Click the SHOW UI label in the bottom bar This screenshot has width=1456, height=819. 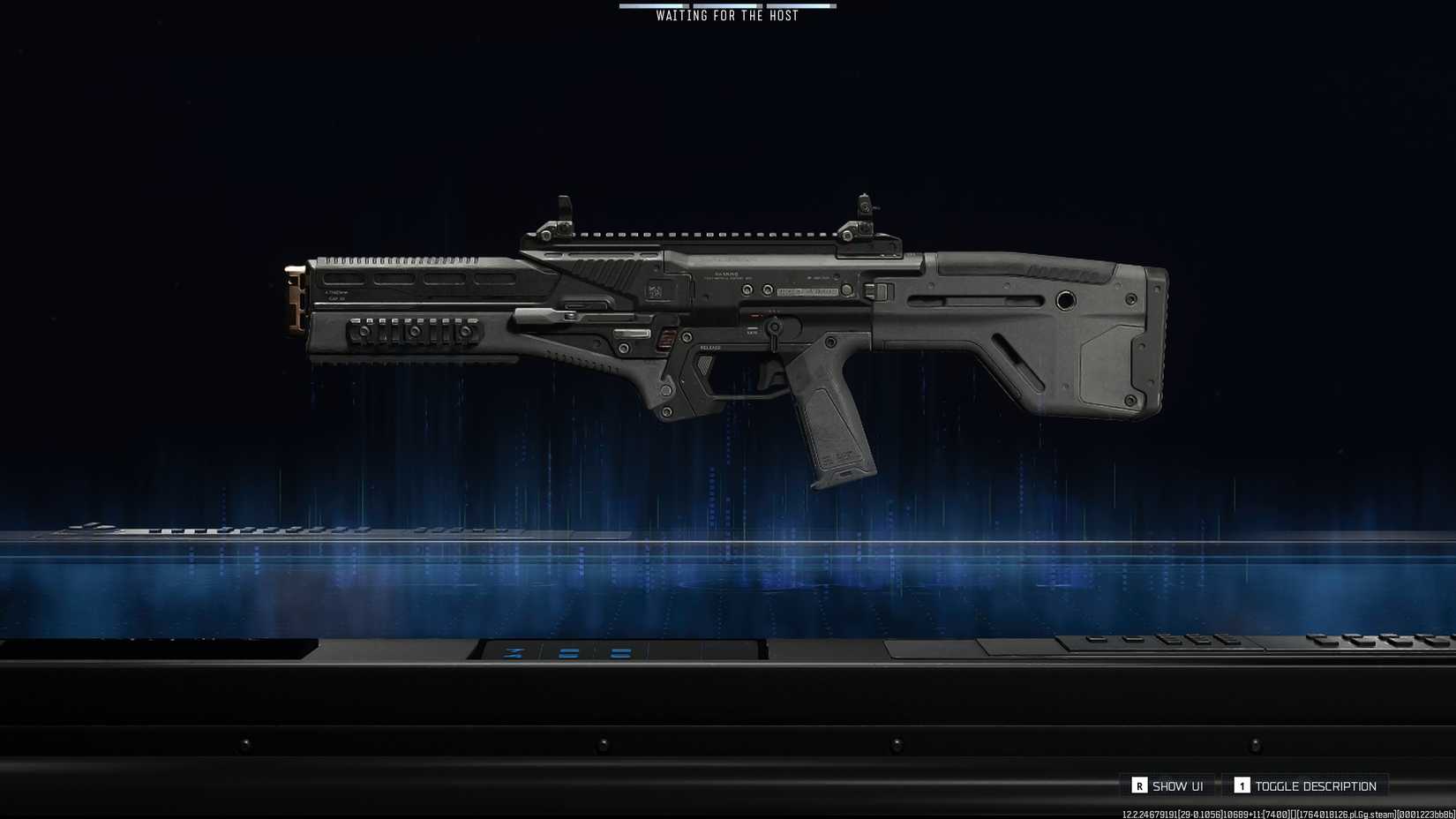(1177, 785)
